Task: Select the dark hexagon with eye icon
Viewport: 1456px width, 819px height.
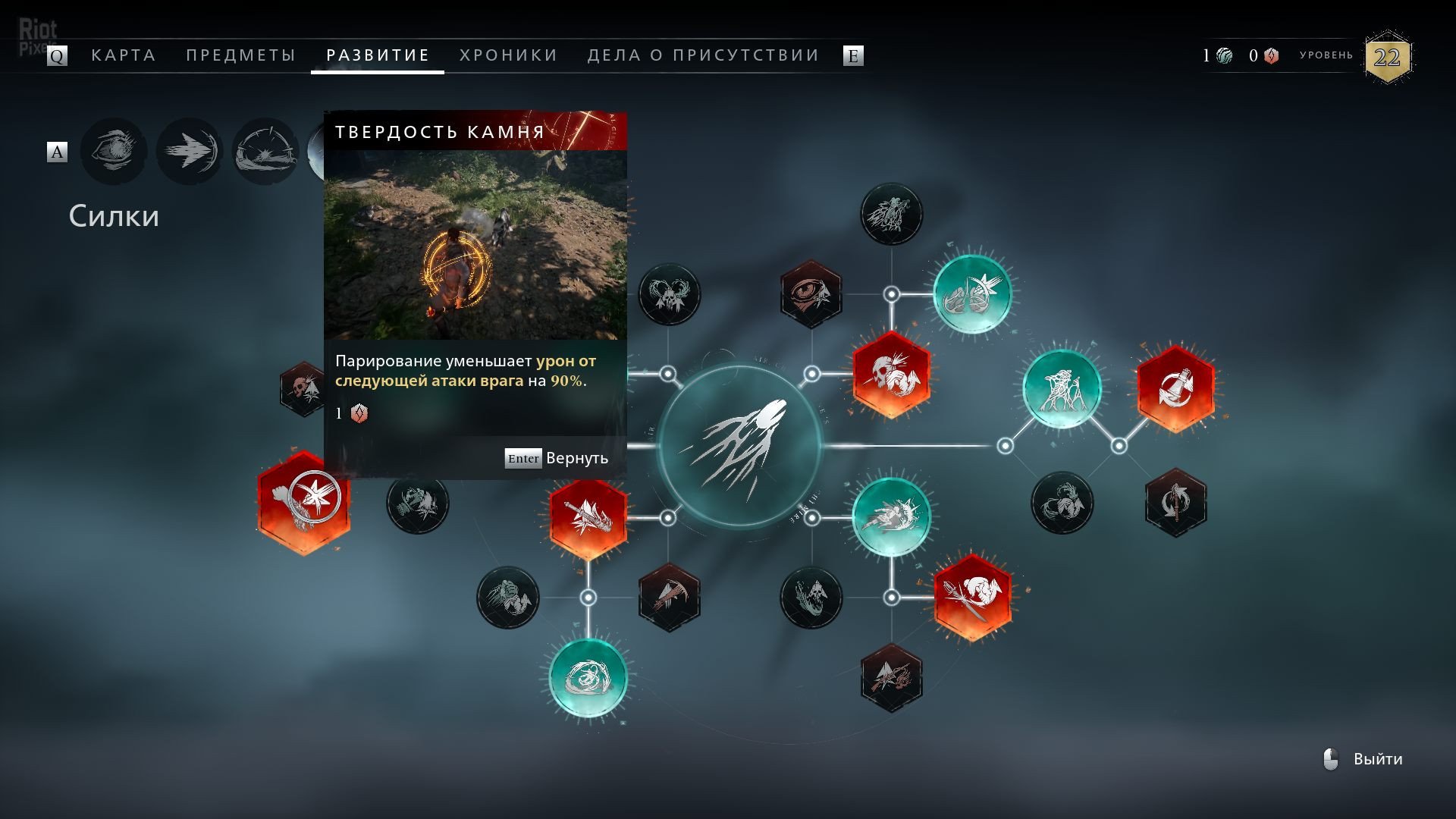Action: coord(811,294)
